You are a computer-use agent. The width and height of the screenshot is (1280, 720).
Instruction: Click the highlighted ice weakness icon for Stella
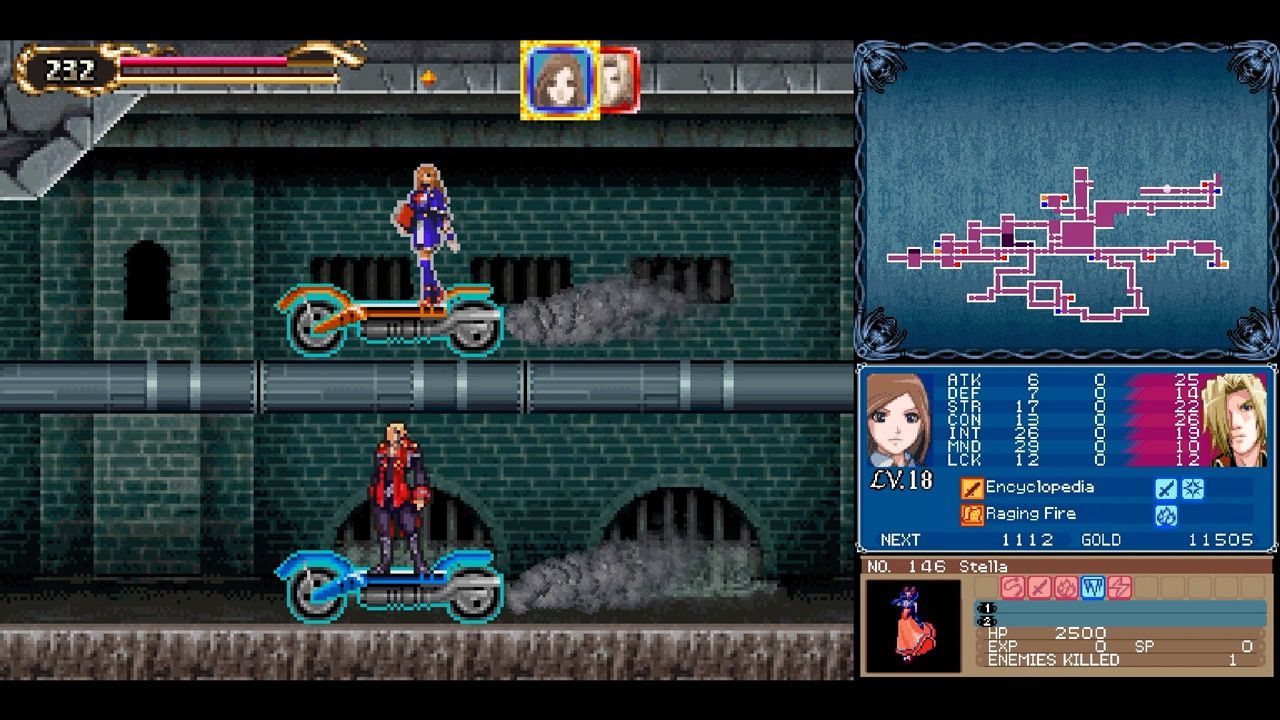pyautogui.click(x=1091, y=586)
